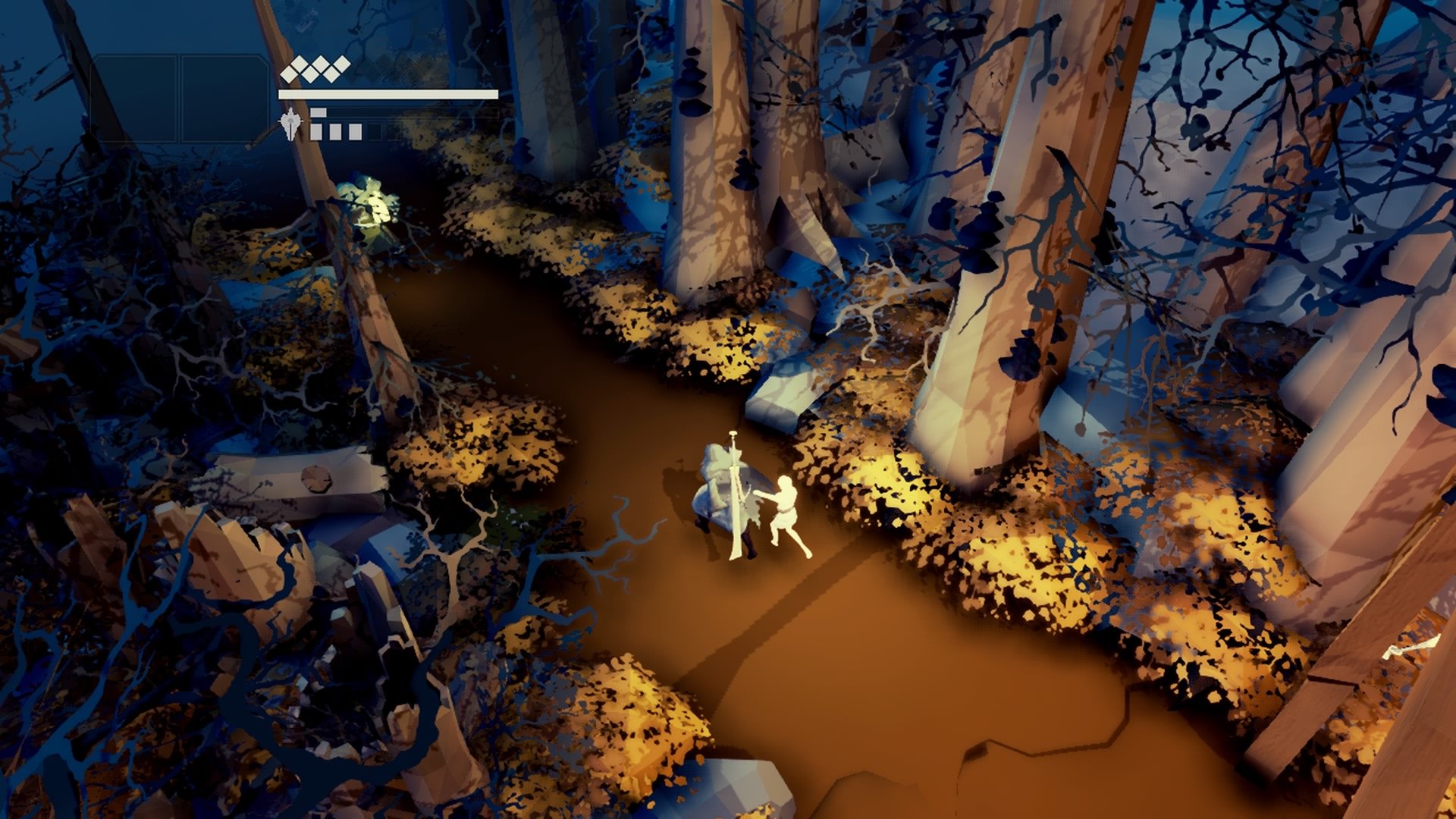1456x819 pixels.
Task: Select the spearhead lantern icon in the HUD
Action: tap(291, 123)
